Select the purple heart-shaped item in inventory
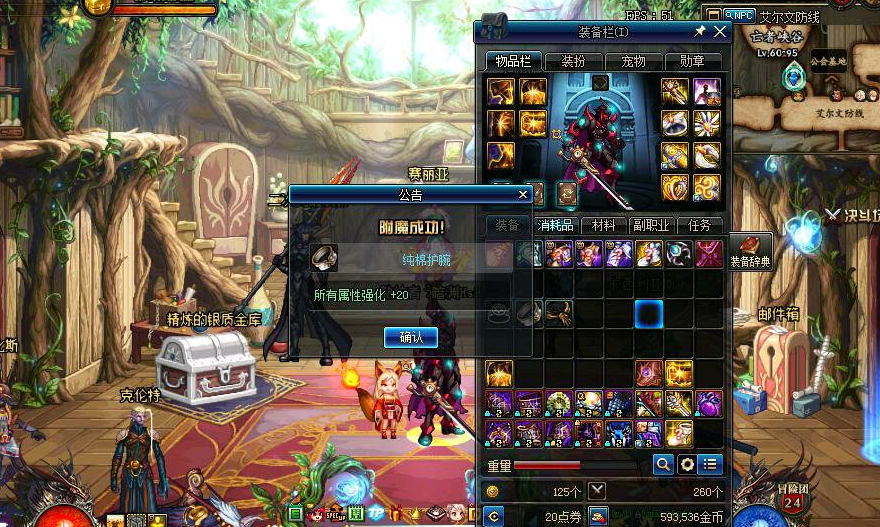Image resolution: width=880 pixels, height=527 pixels. coord(708,403)
